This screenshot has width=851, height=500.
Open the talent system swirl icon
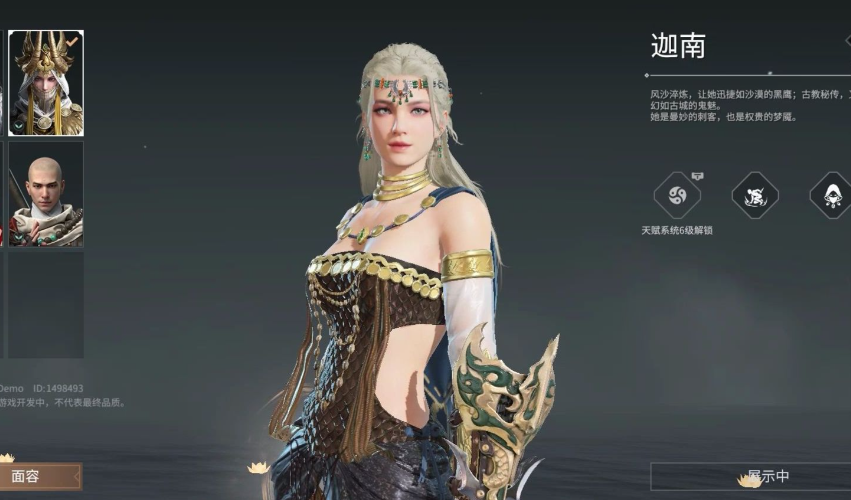coord(676,196)
